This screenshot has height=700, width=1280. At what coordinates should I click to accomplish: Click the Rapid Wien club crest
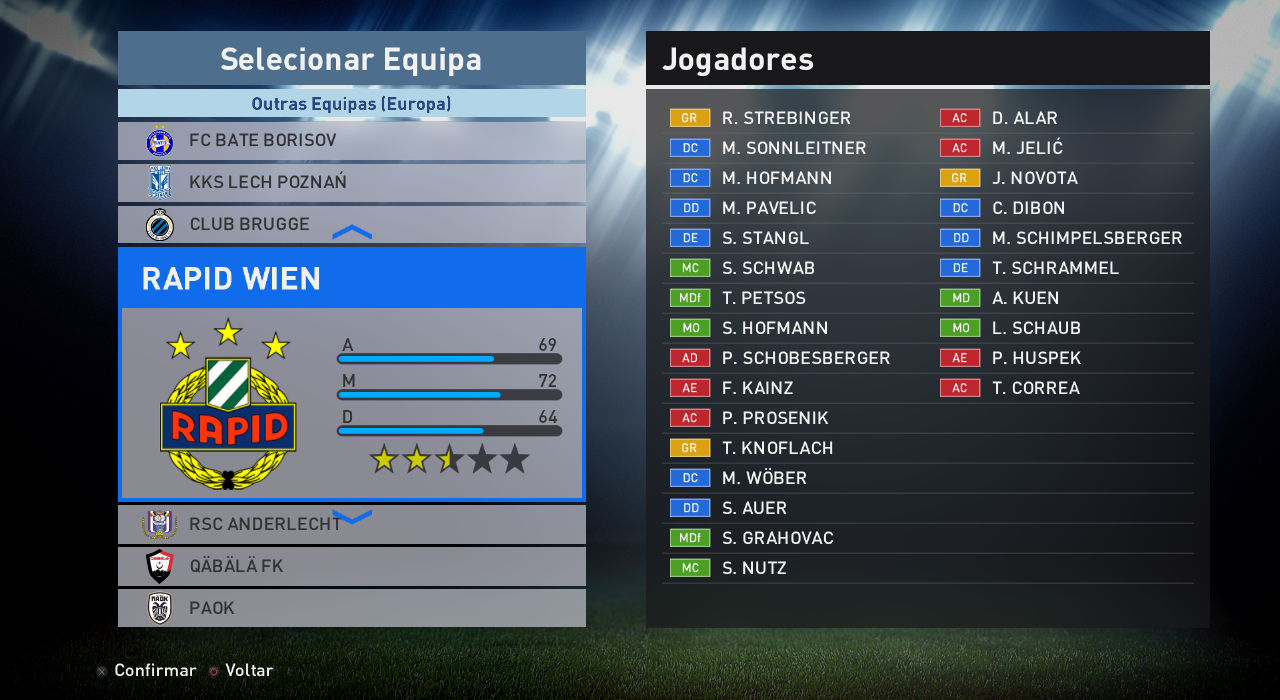point(228,405)
